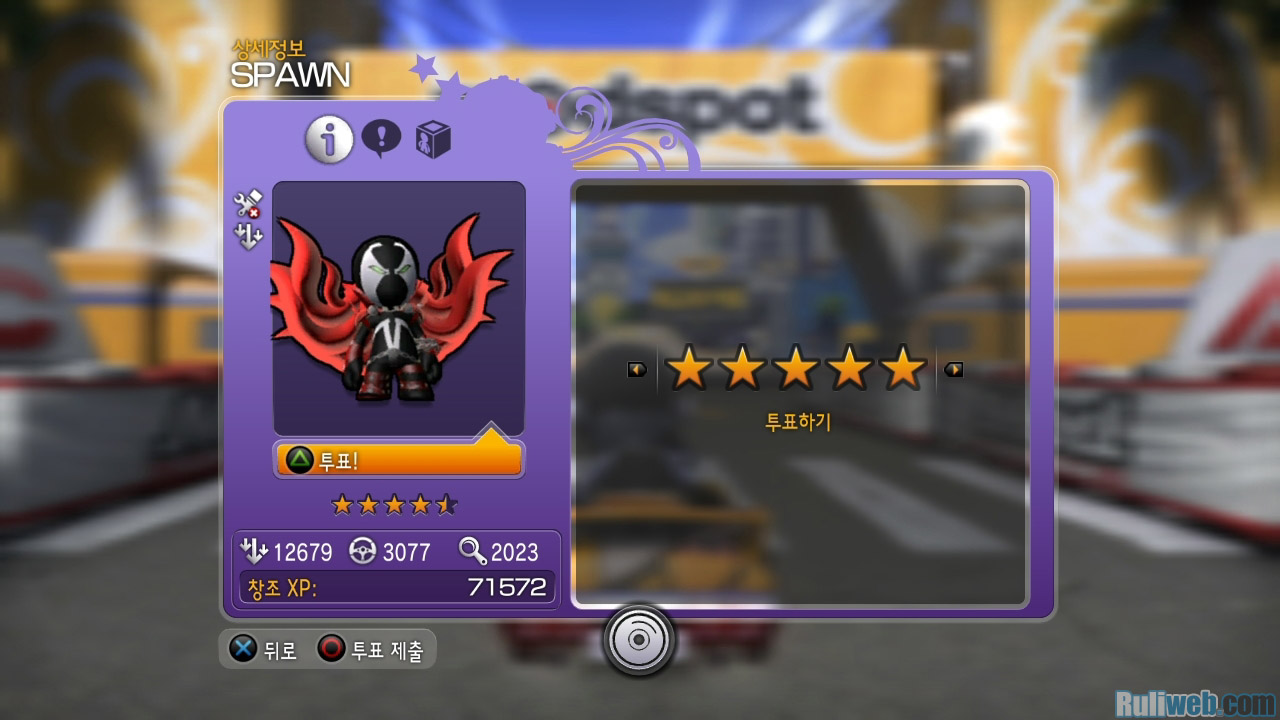This screenshot has height=720, width=1280.
Task: Open the exclamation speech bubble tab
Action: pyautogui.click(x=381, y=139)
